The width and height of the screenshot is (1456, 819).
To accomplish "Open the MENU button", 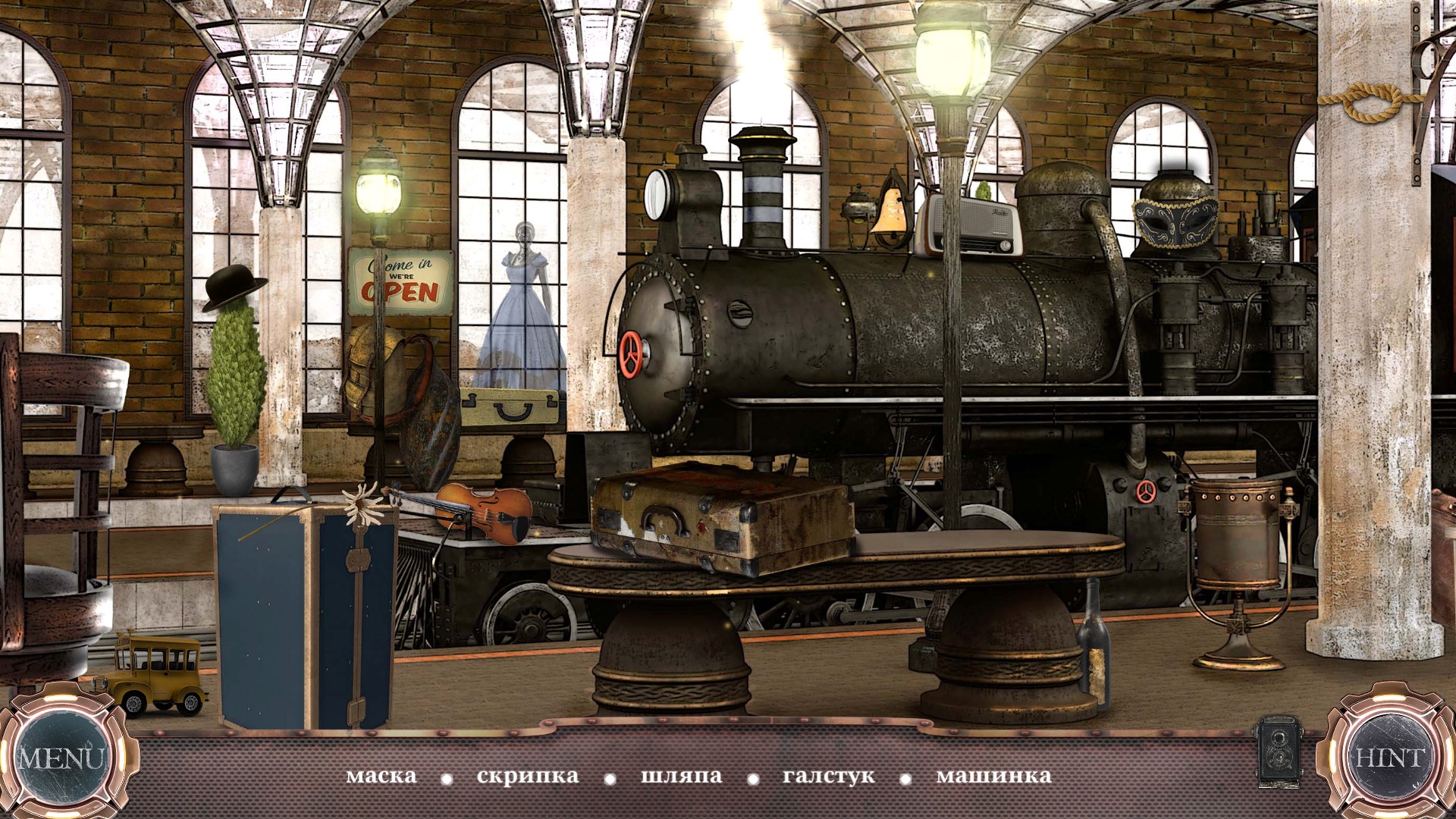I will tap(61, 758).
